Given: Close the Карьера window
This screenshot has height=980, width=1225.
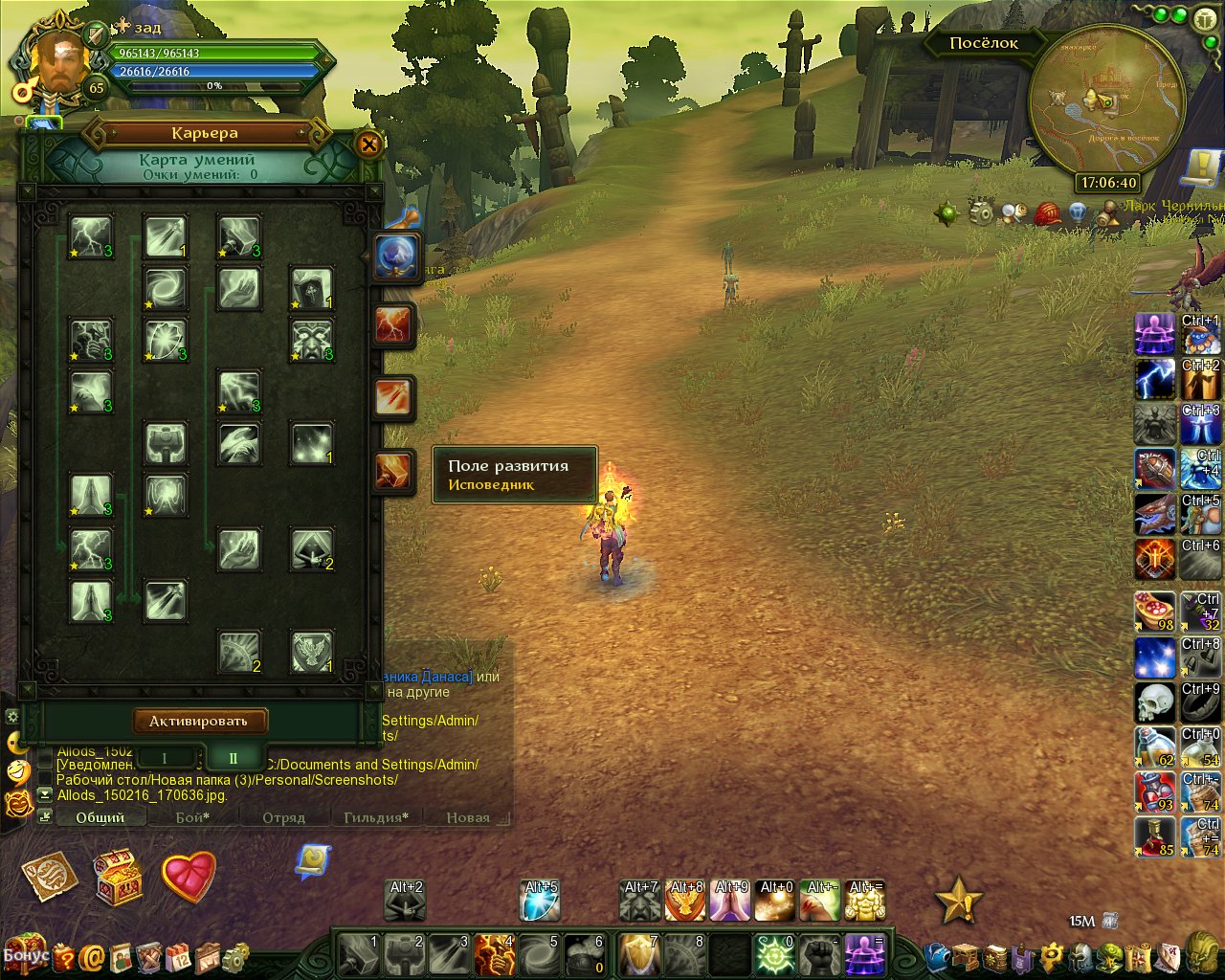Looking at the screenshot, I should click(x=368, y=145).
